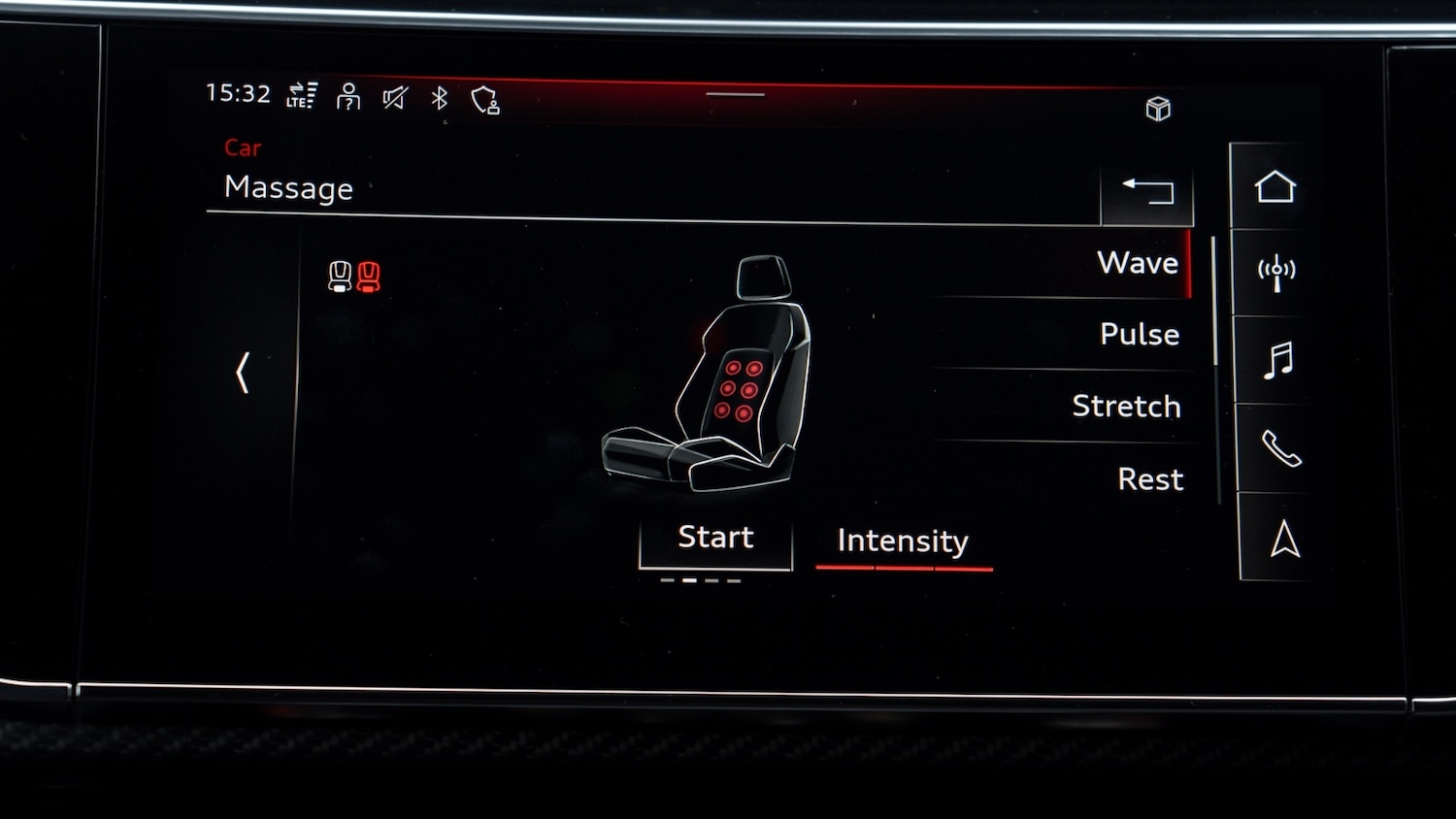Open the radio menu

coord(1276,273)
